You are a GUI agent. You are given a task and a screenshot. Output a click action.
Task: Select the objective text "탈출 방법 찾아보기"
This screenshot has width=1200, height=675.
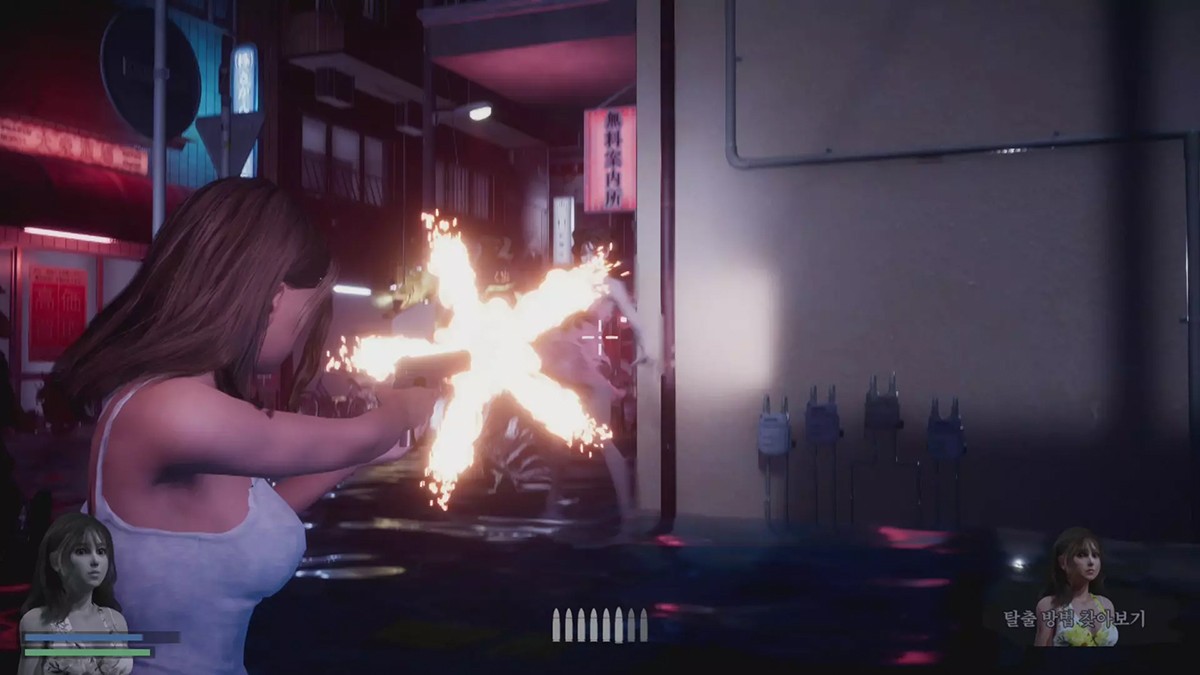pyautogui.click(x=1075, y=619)
